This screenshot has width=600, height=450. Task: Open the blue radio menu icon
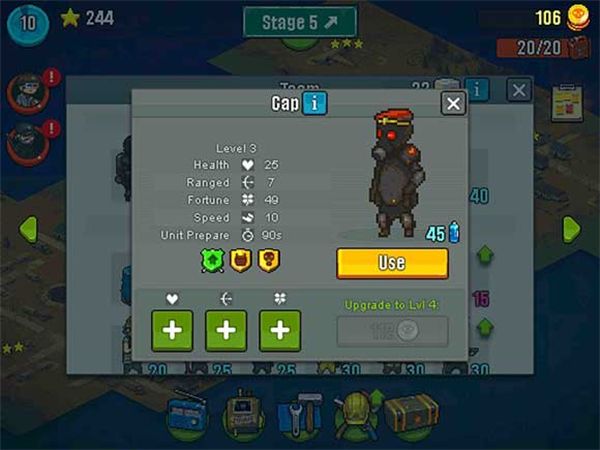click(x=188, y=411)
